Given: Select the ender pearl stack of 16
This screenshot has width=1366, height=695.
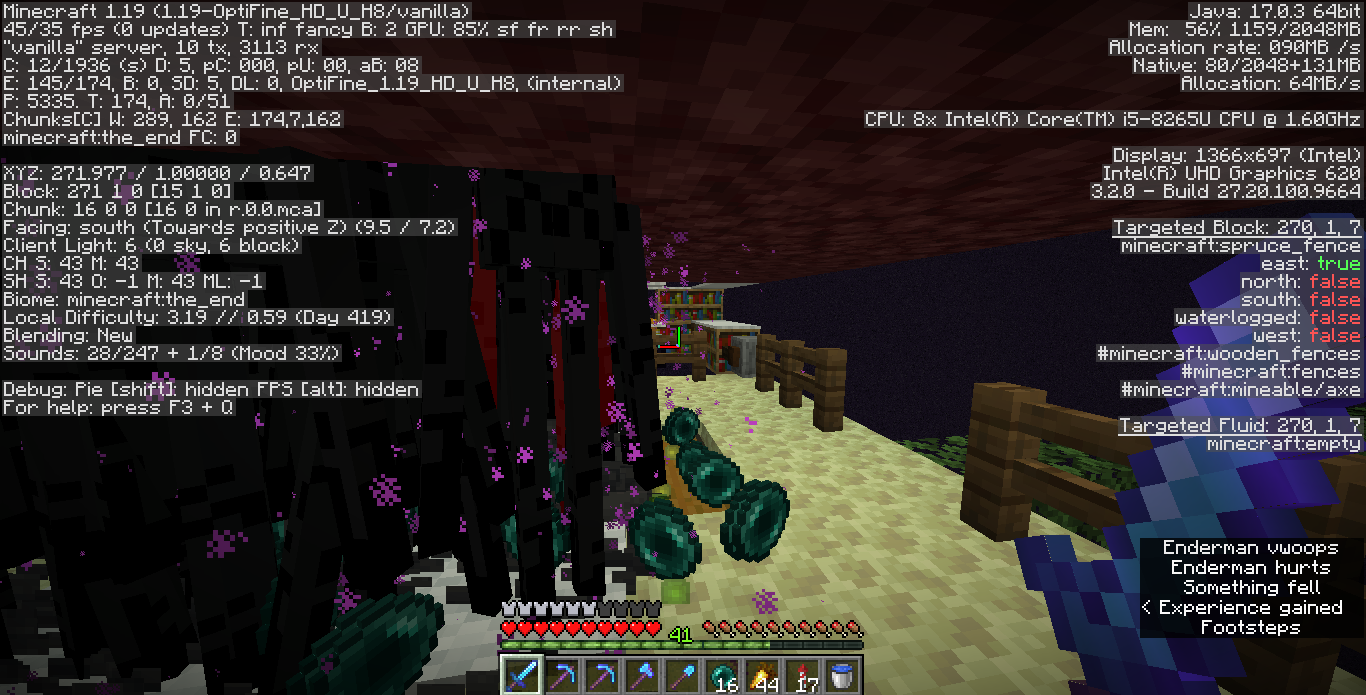Looking at the screenshot, I should tap(722, 675).
